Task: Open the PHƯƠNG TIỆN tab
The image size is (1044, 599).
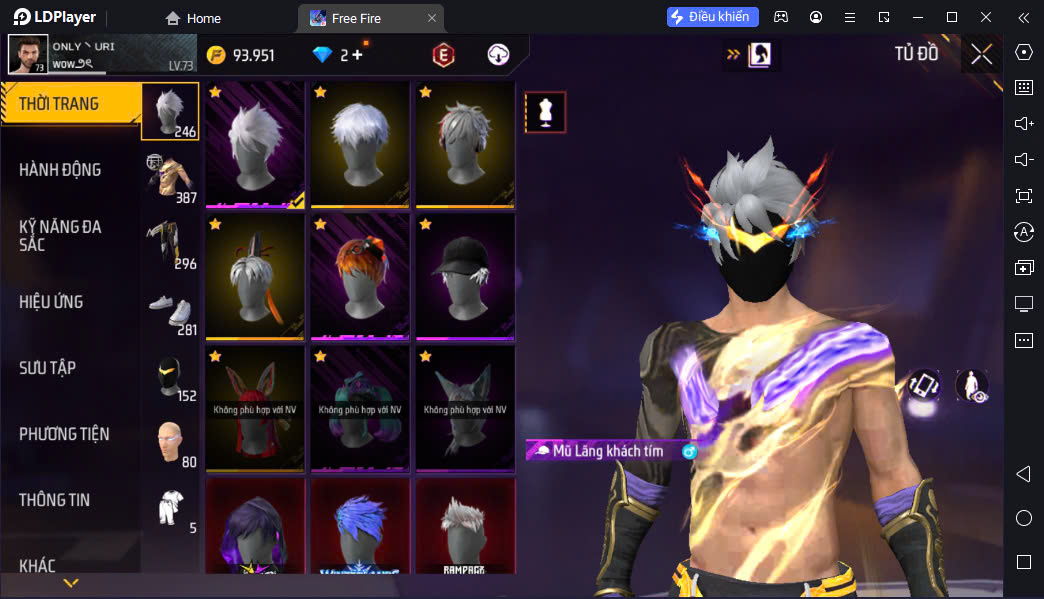Action: point(64,434)
